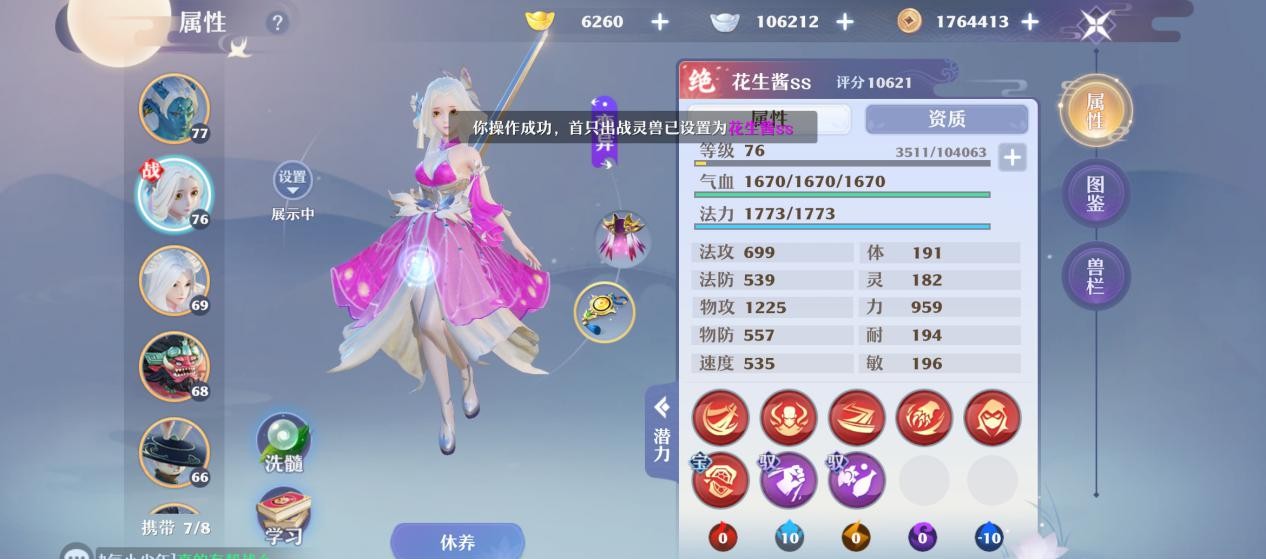
Task: Select the level 66 black-hat pet portrait
Action: point(173,452)
